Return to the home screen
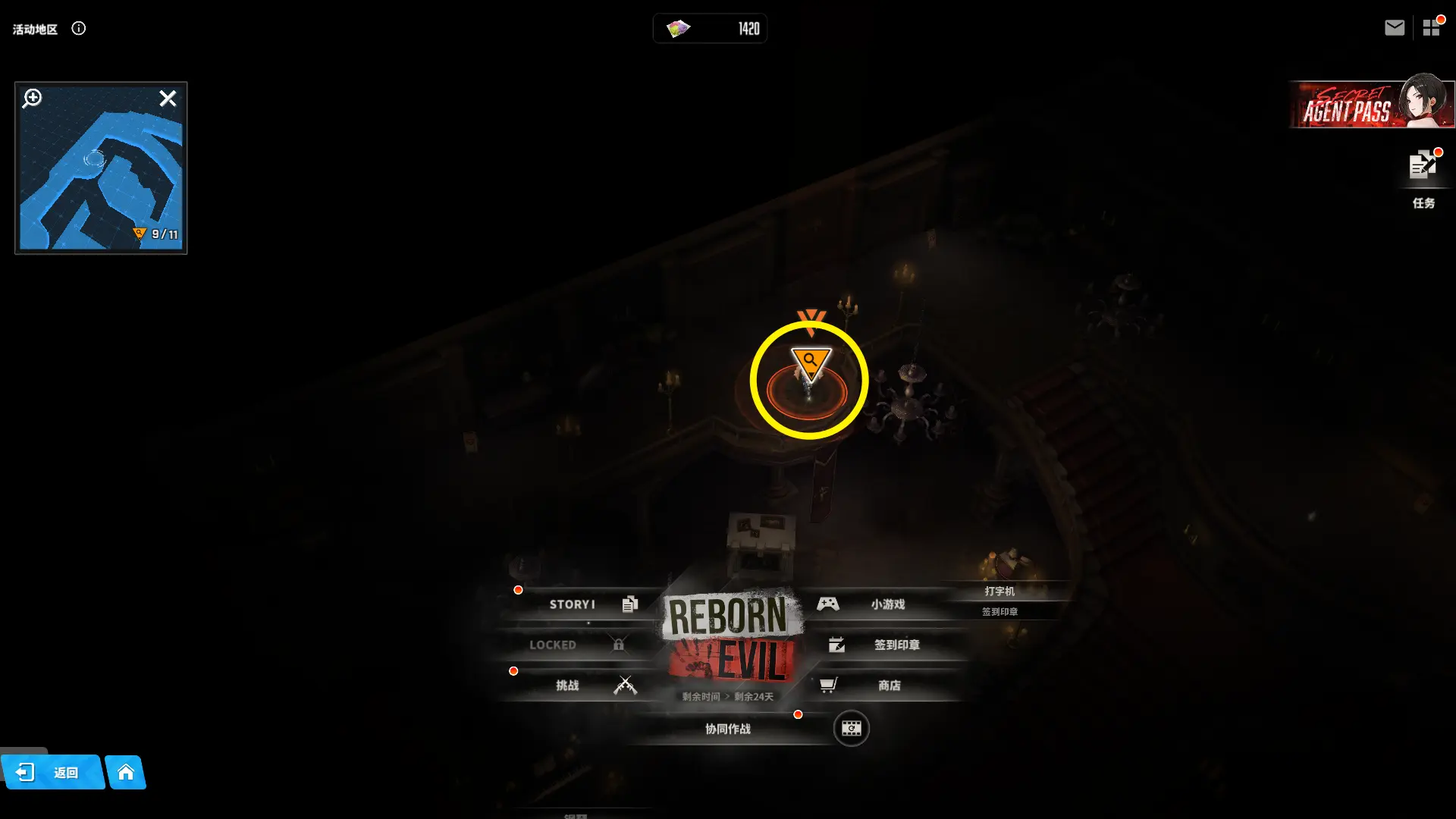This screenshot has width=1456, height=819. (126, 773)
